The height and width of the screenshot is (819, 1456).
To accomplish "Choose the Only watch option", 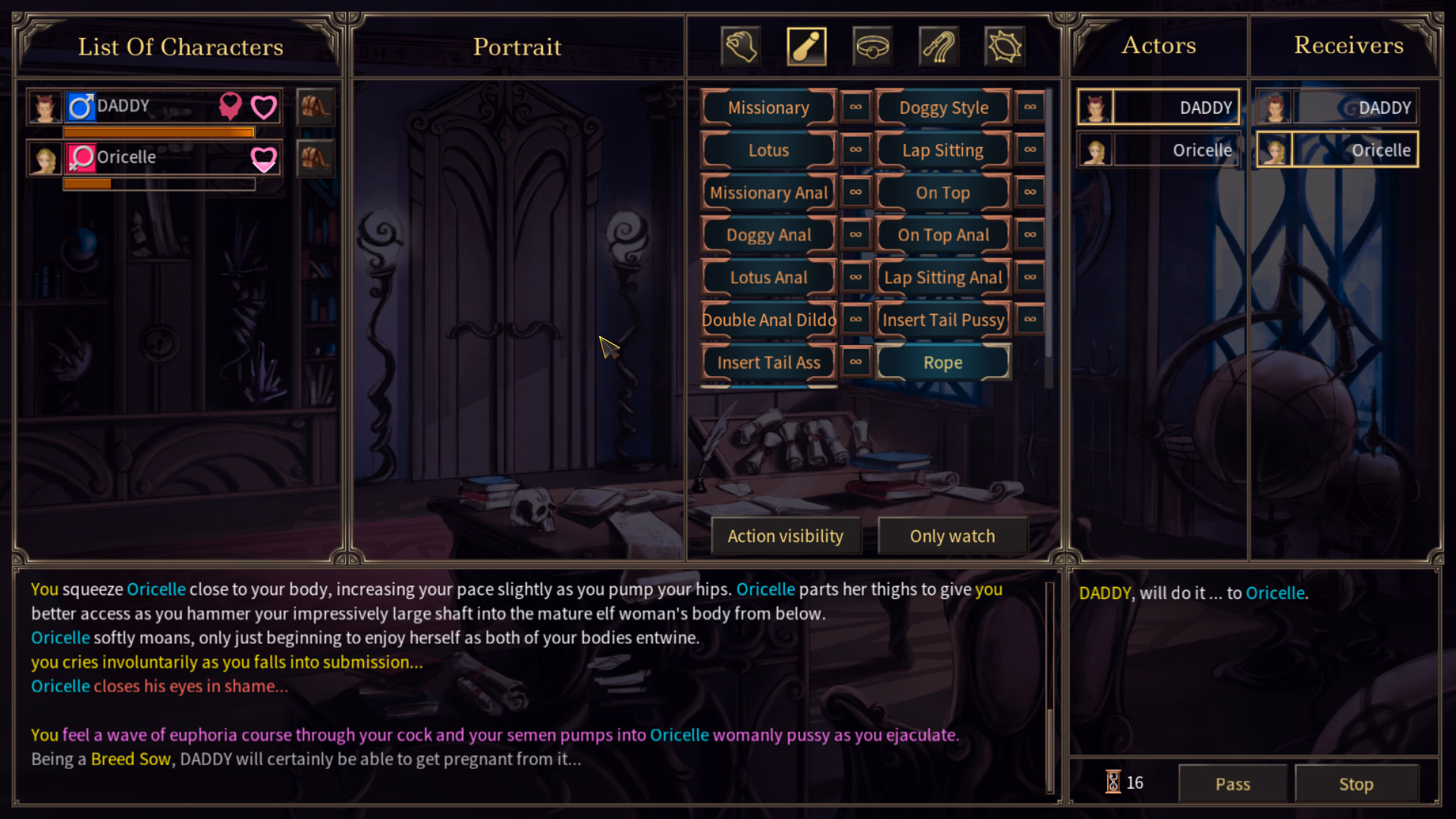I will tap(952, 536).
